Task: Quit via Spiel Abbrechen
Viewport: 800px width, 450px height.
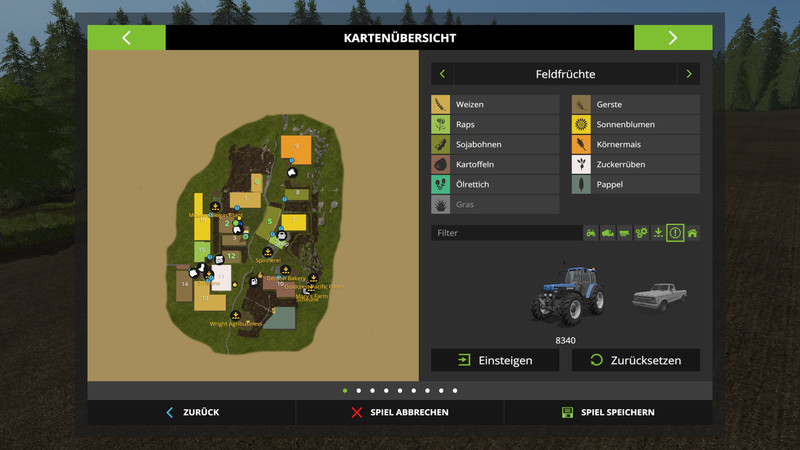Action: point(400,412)
